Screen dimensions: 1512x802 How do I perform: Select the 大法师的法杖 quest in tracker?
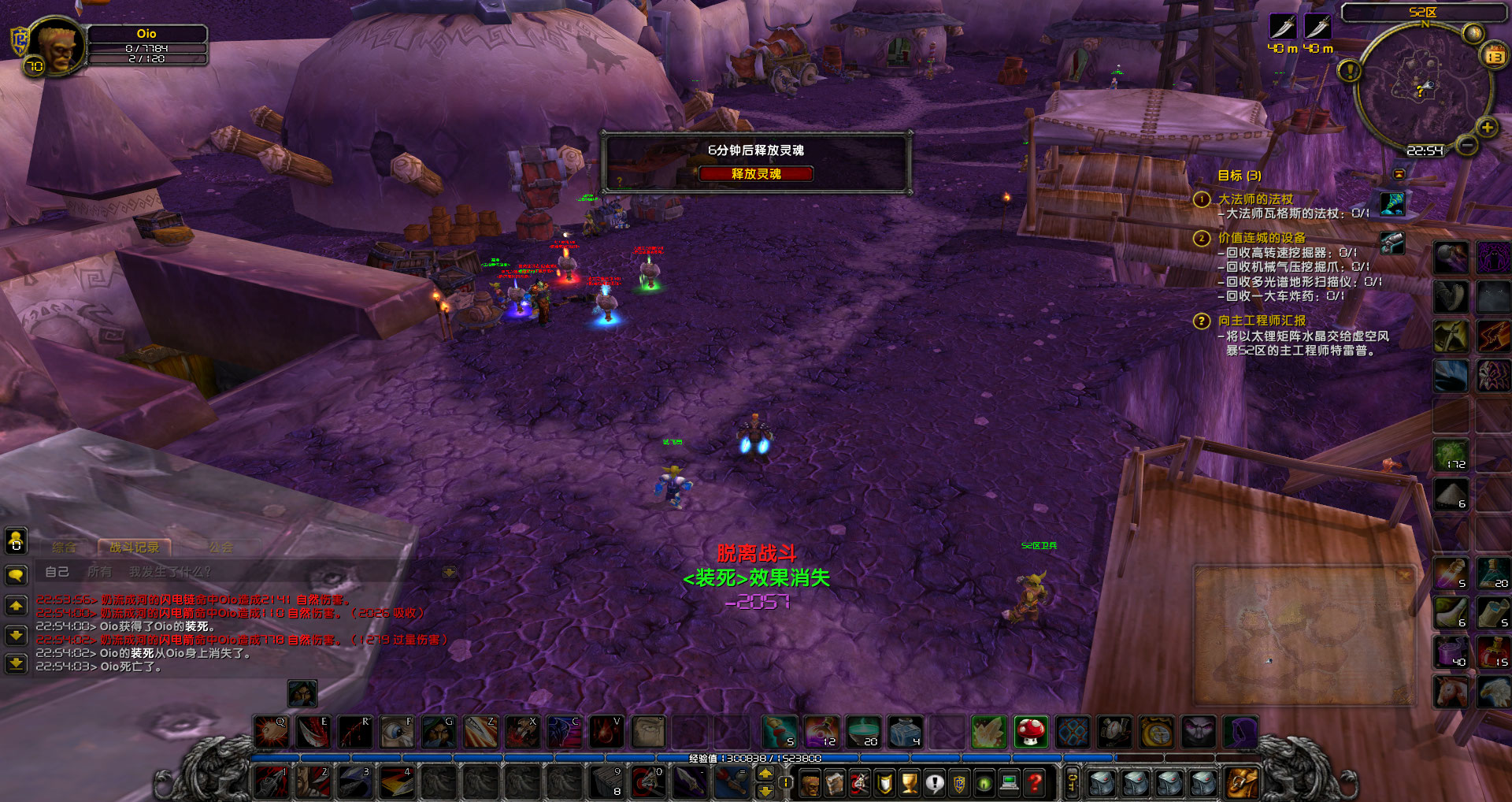pos(1255,199)
